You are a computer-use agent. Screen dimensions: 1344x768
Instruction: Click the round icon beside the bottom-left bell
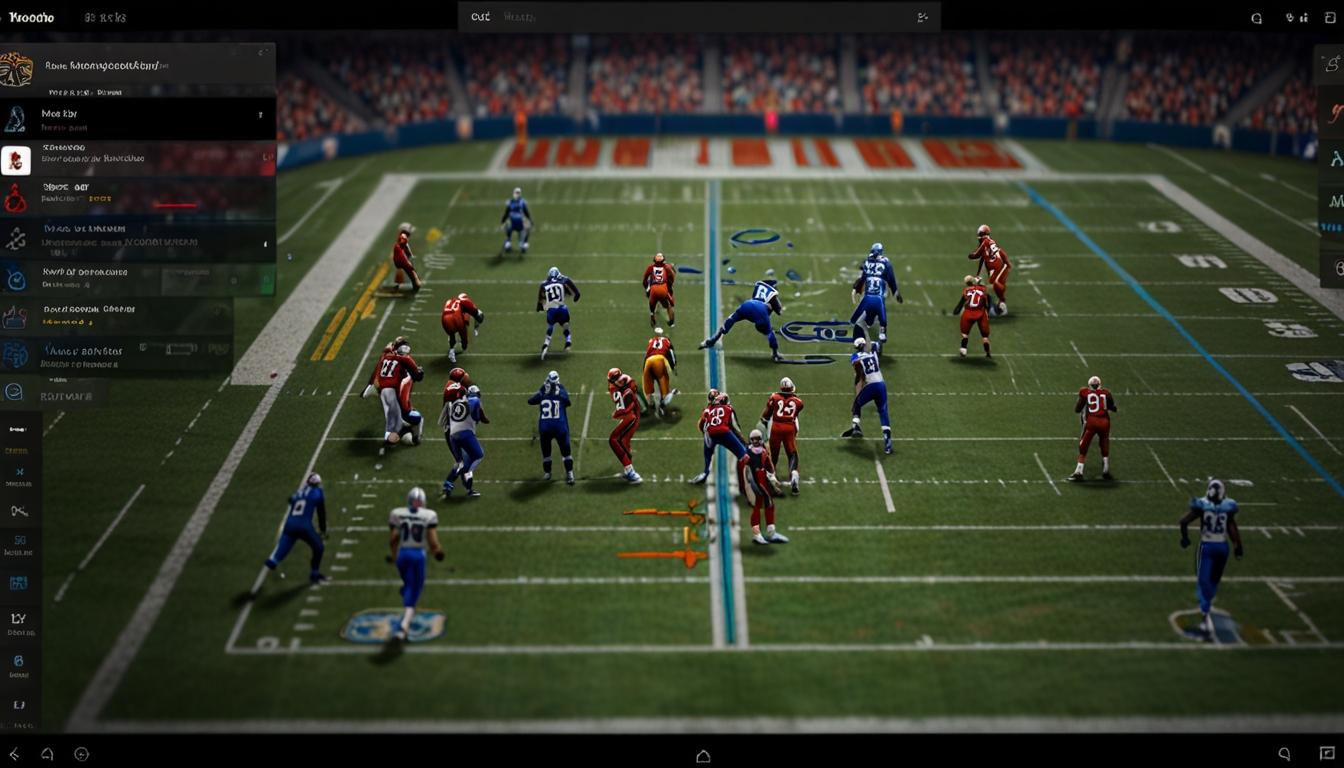point(82,754)
